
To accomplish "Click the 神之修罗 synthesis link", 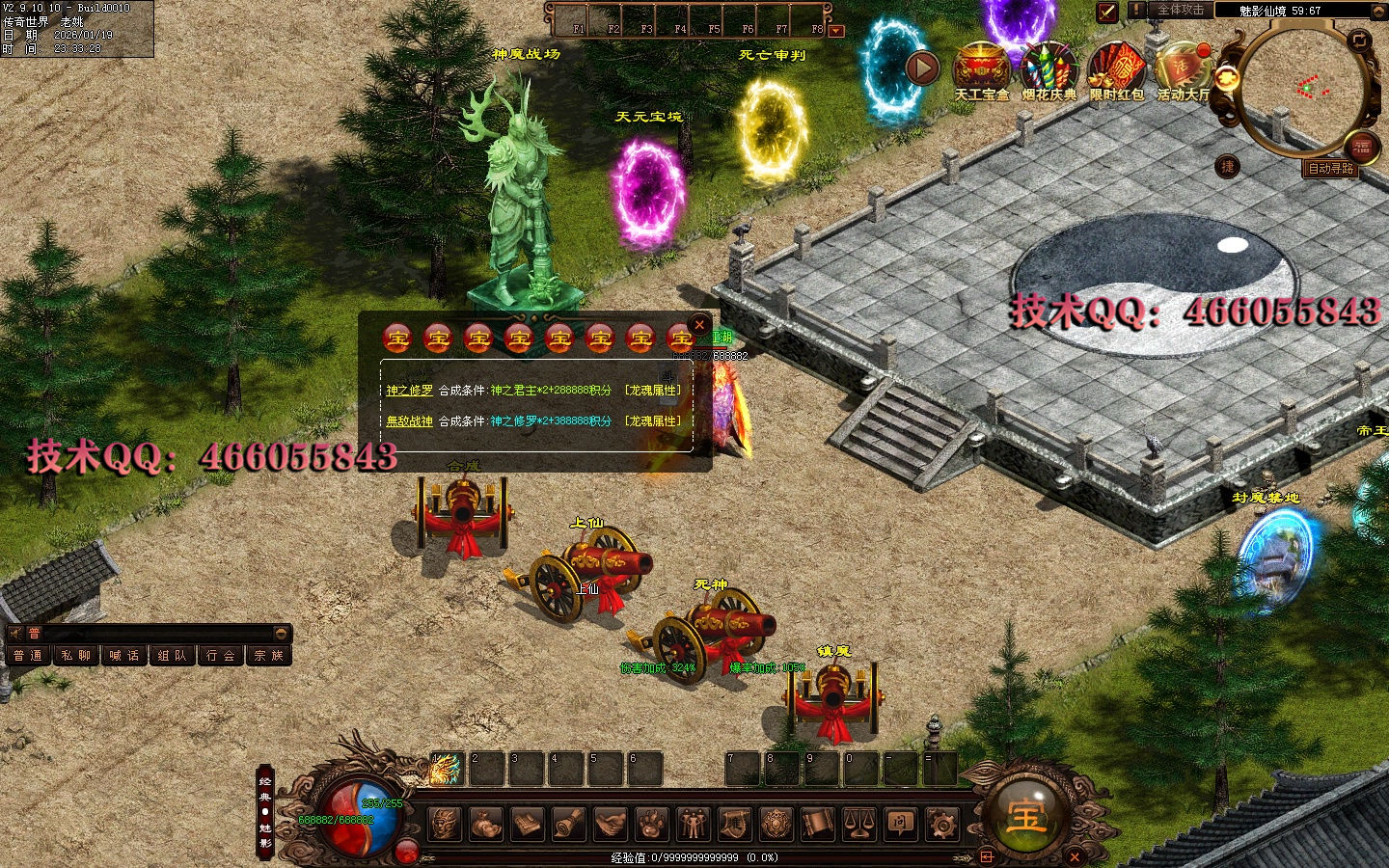I will coord(409,391).
